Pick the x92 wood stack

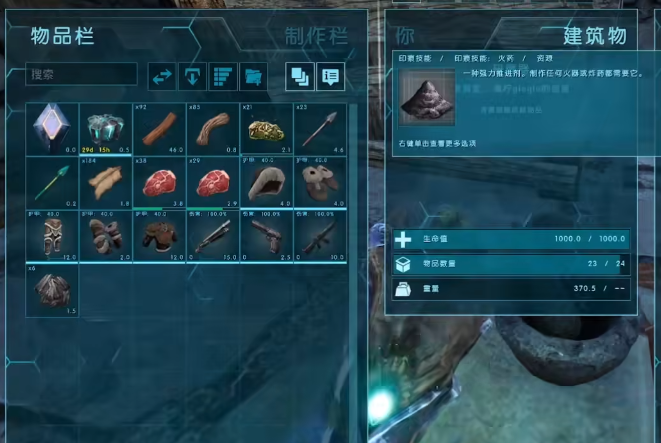(x=159, y=128)
